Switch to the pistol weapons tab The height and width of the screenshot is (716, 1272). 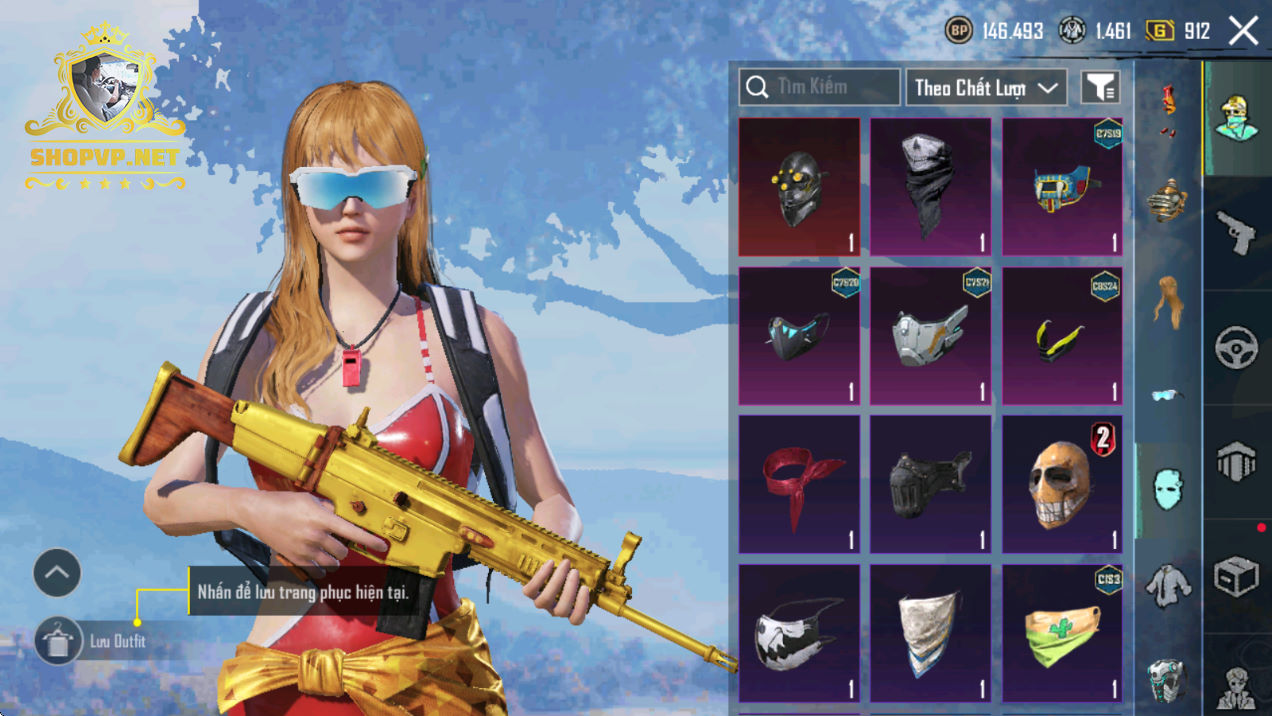tap(1237, 233)
